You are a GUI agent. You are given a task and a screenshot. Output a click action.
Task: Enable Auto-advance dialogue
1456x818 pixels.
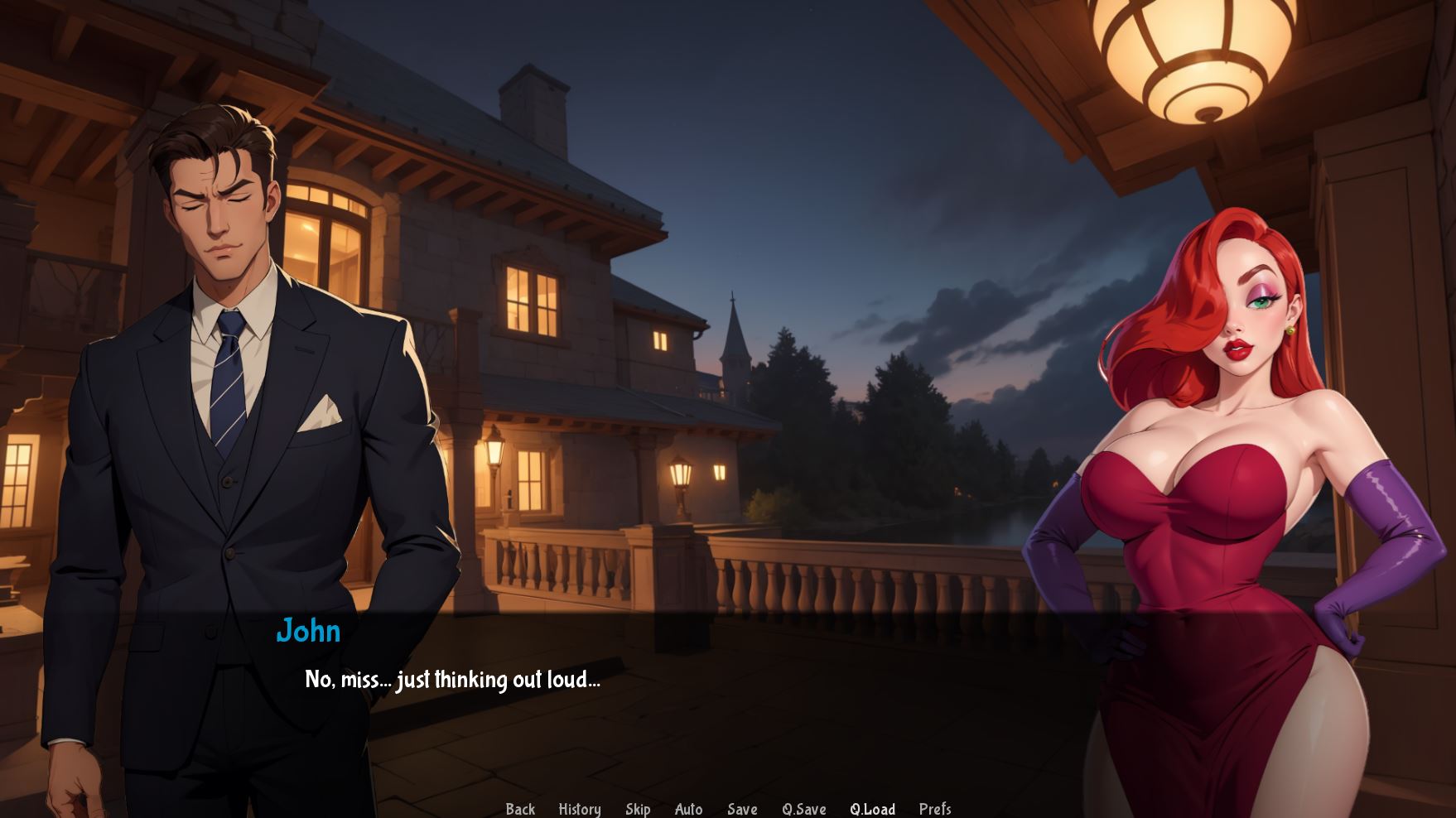tap(688, 809)
